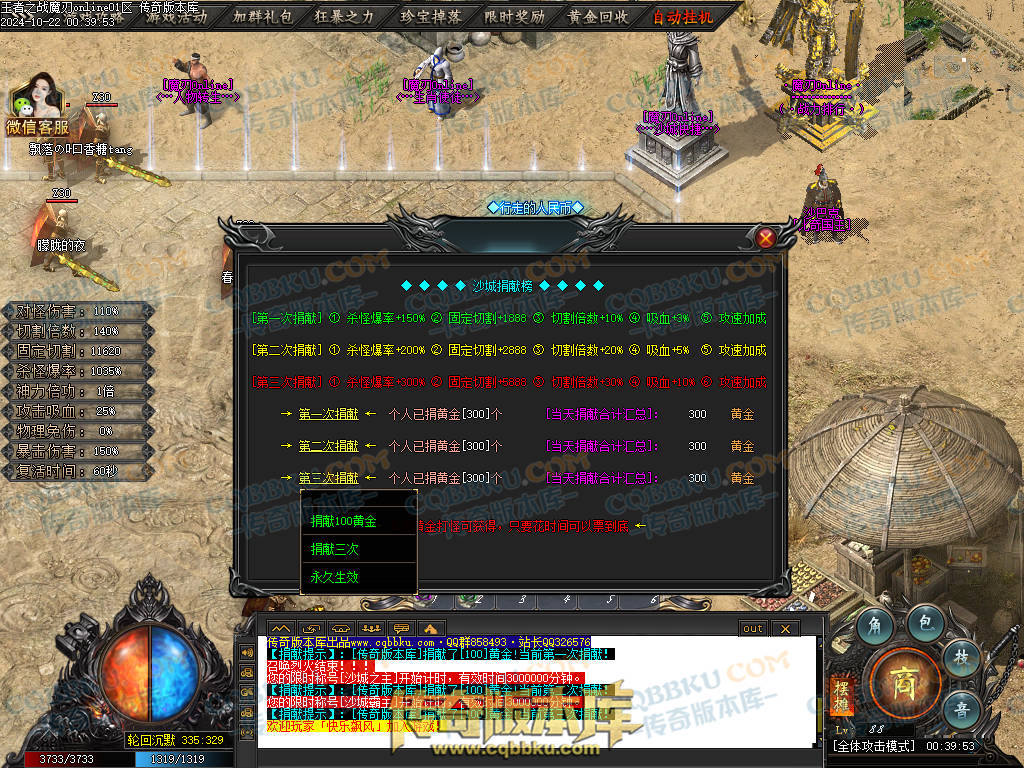Click the 第三次捐献 third donation link
The height and width of the screenshot is (768, 1024).
(328, 478)
